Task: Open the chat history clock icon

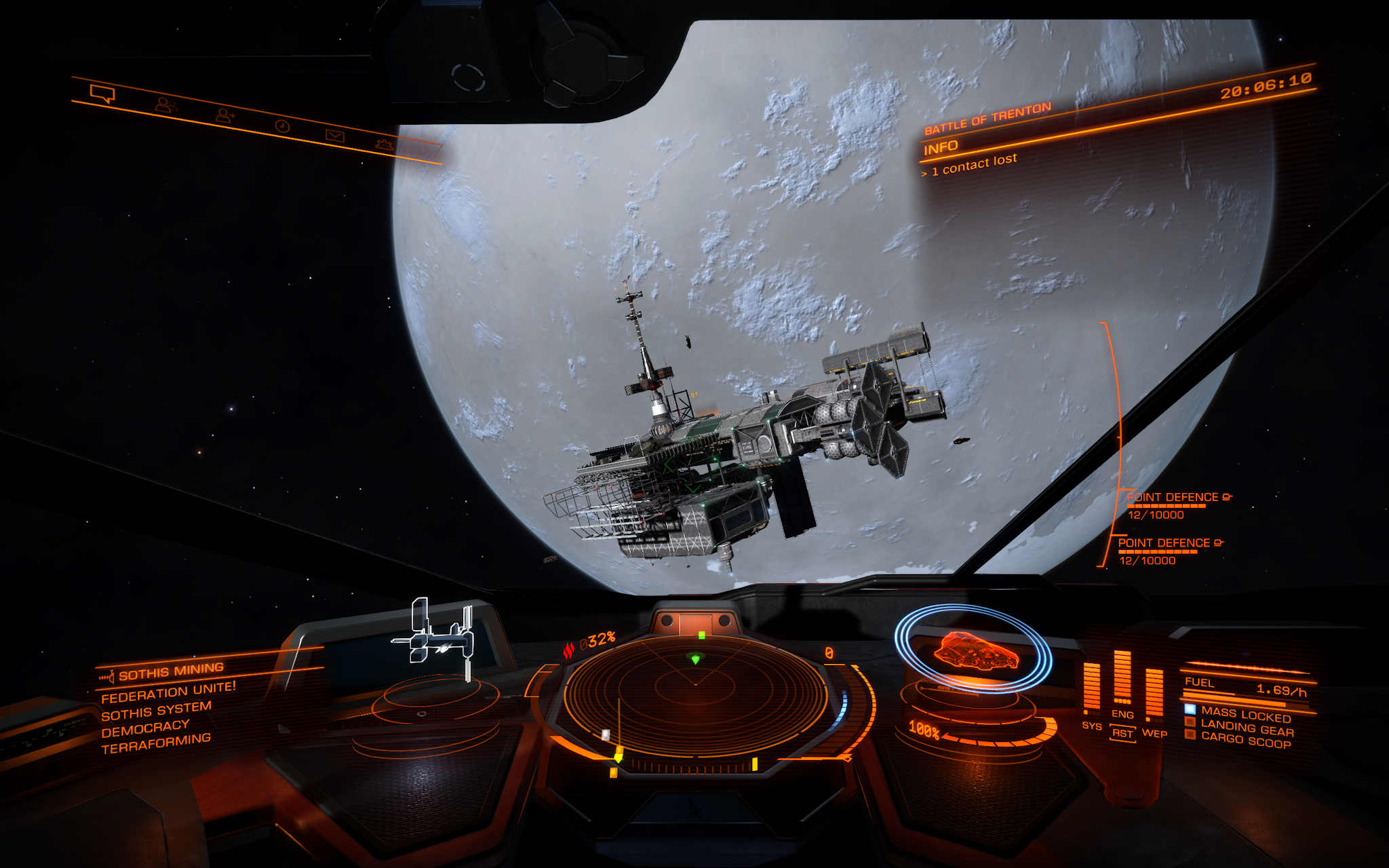Action: [283, 127]
